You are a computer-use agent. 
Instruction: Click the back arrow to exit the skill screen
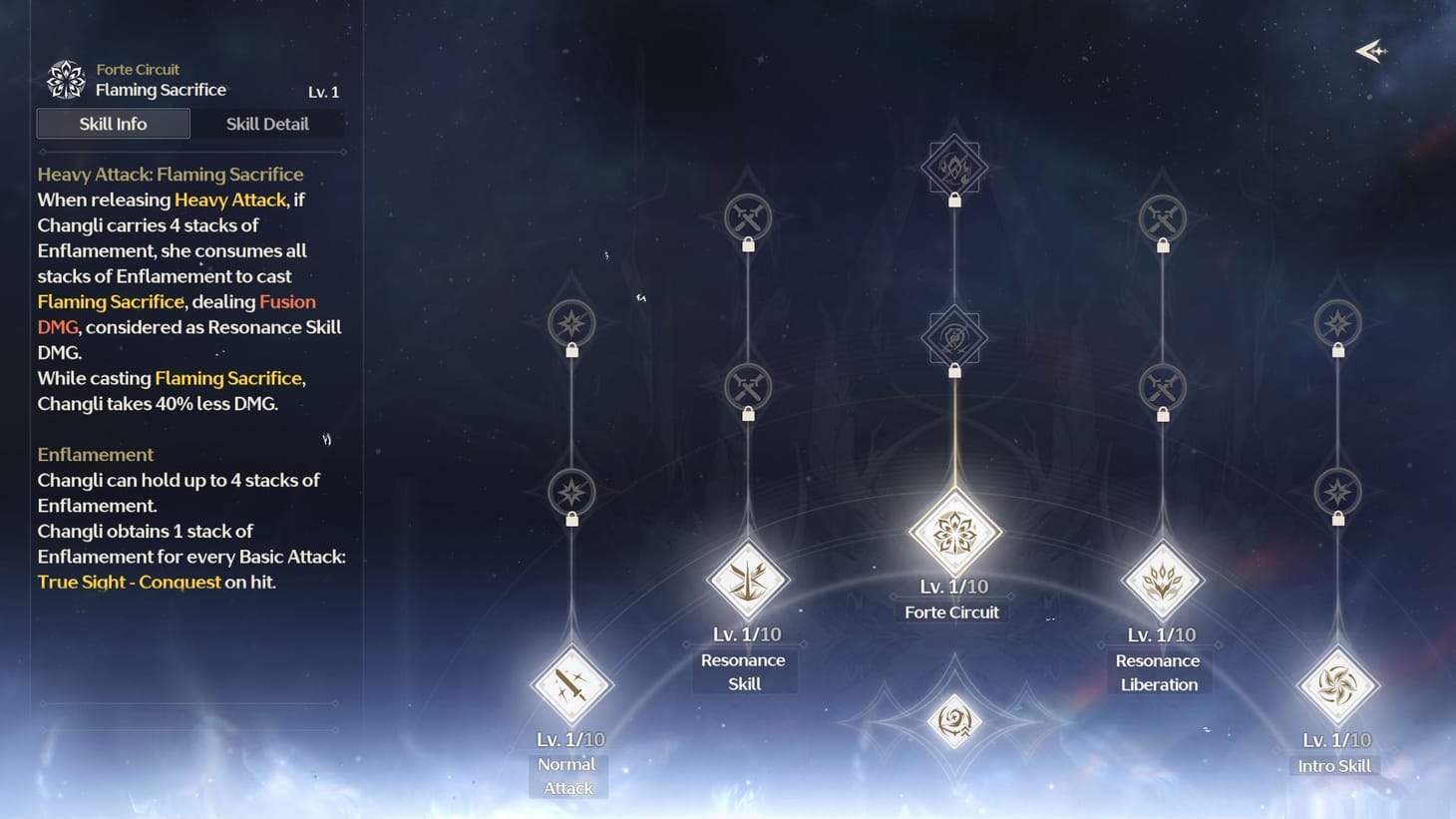pyautogui.click(x=1370, y=51)
